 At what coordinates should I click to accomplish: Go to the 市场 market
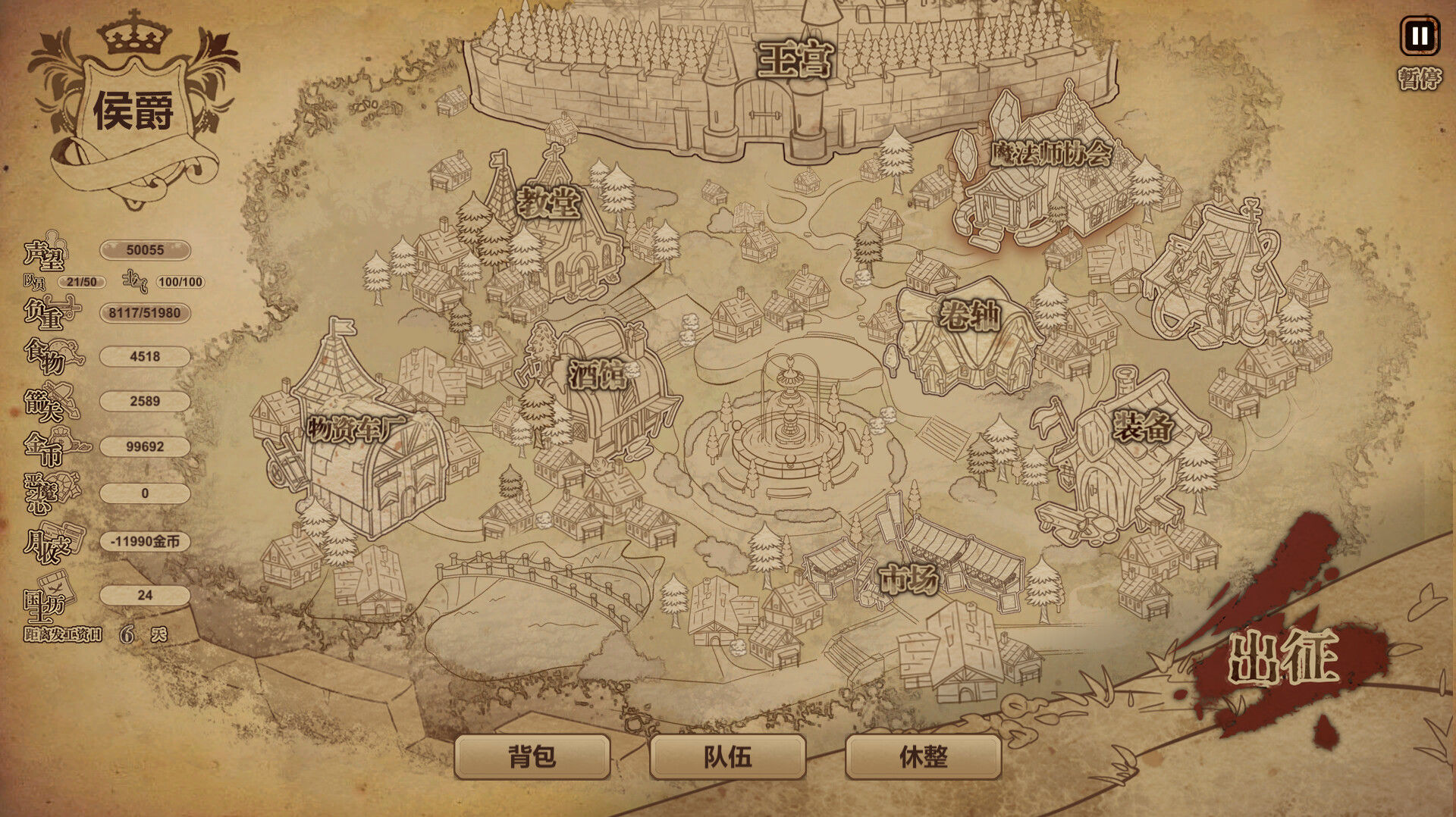(x=908, y=580)
